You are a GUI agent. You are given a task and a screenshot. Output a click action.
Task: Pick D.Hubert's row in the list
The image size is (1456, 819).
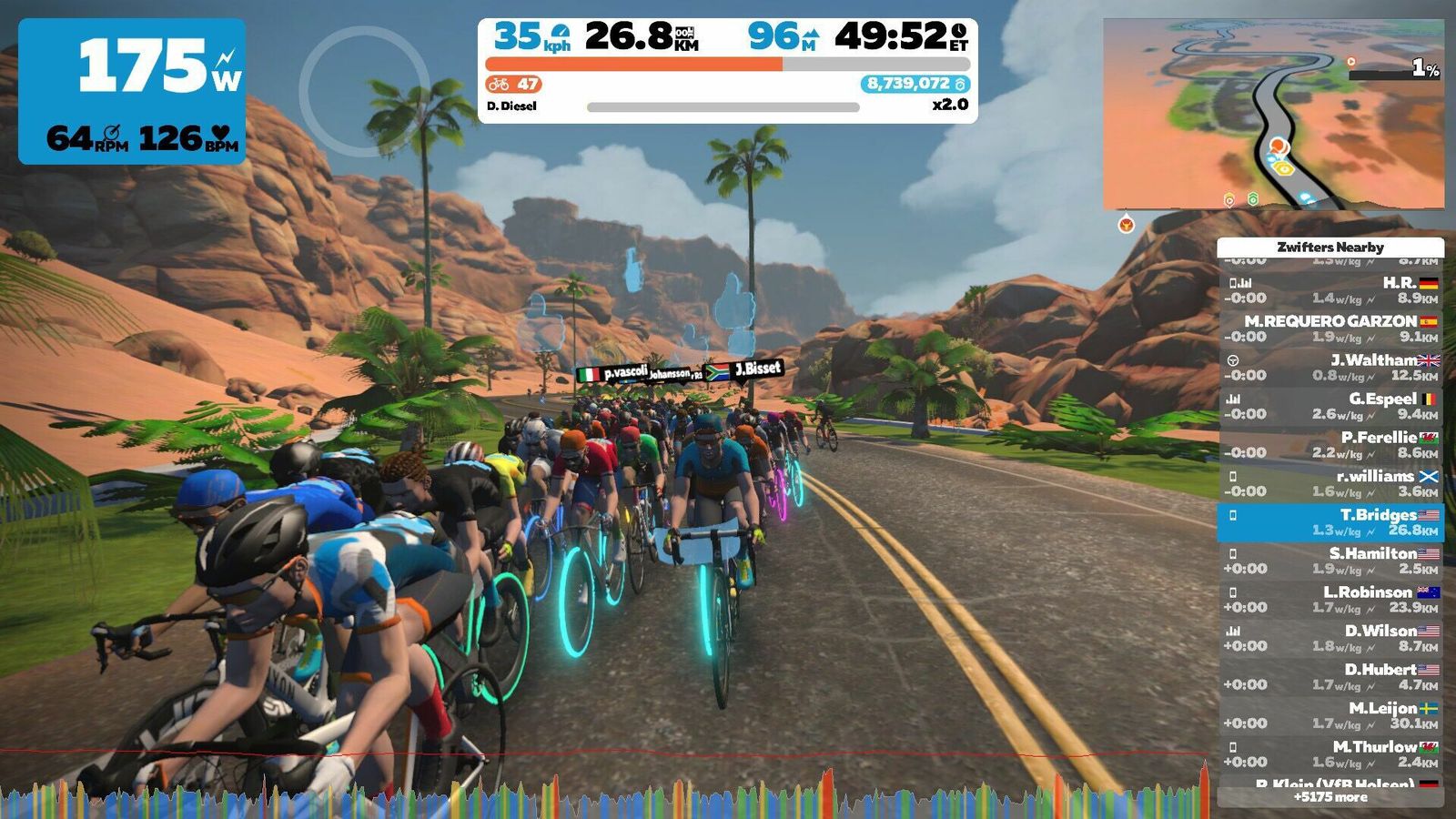pos(1330,677)
